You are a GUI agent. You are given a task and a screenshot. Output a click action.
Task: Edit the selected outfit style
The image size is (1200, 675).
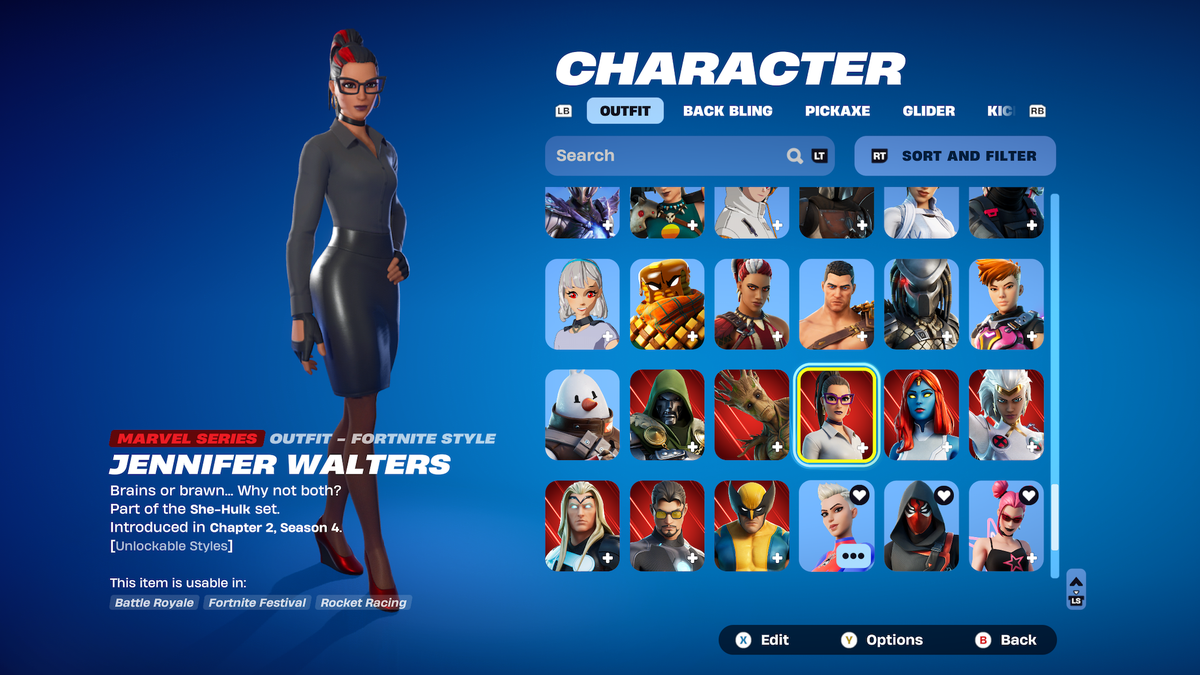click(763, 640)
